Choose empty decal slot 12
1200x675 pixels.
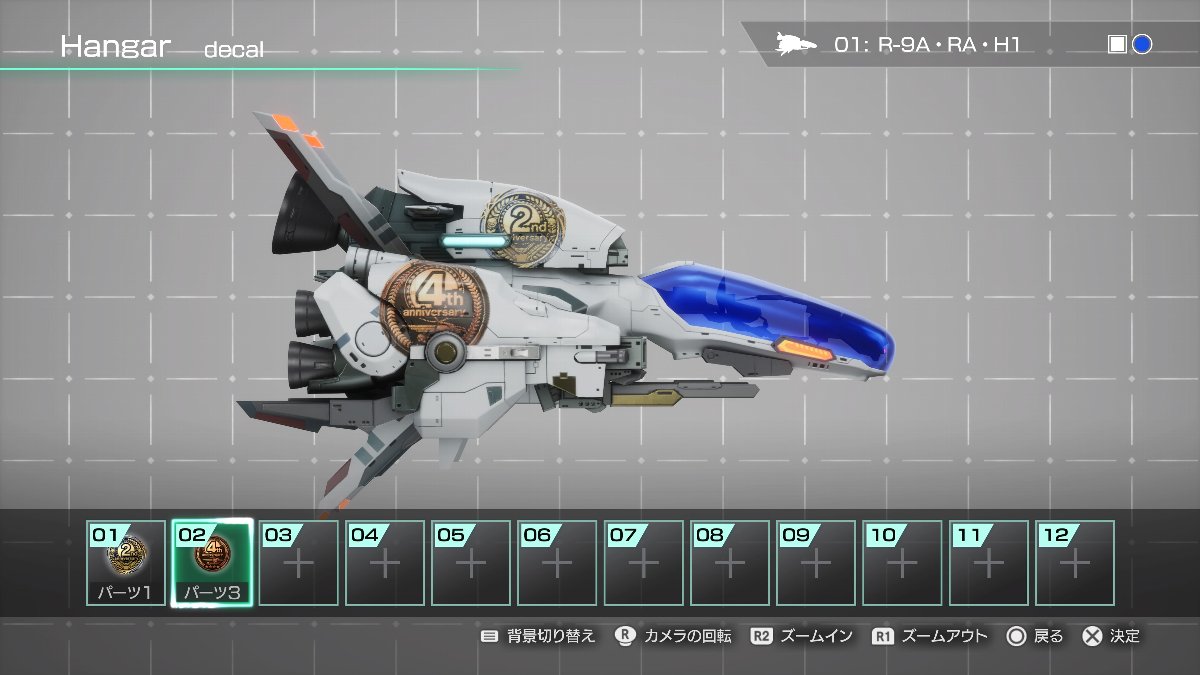point(1075,563)
